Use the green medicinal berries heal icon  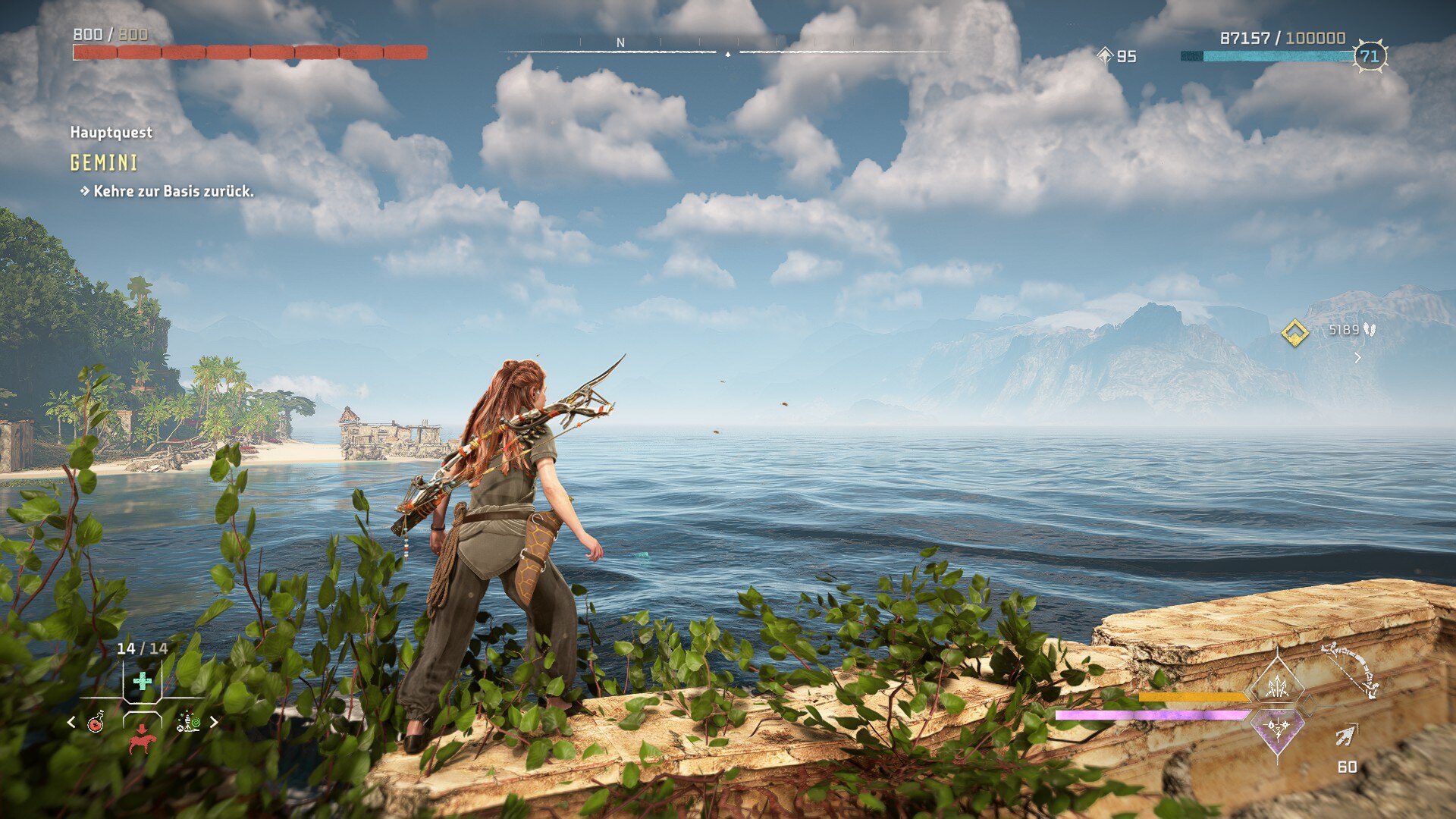click(142, 681)
